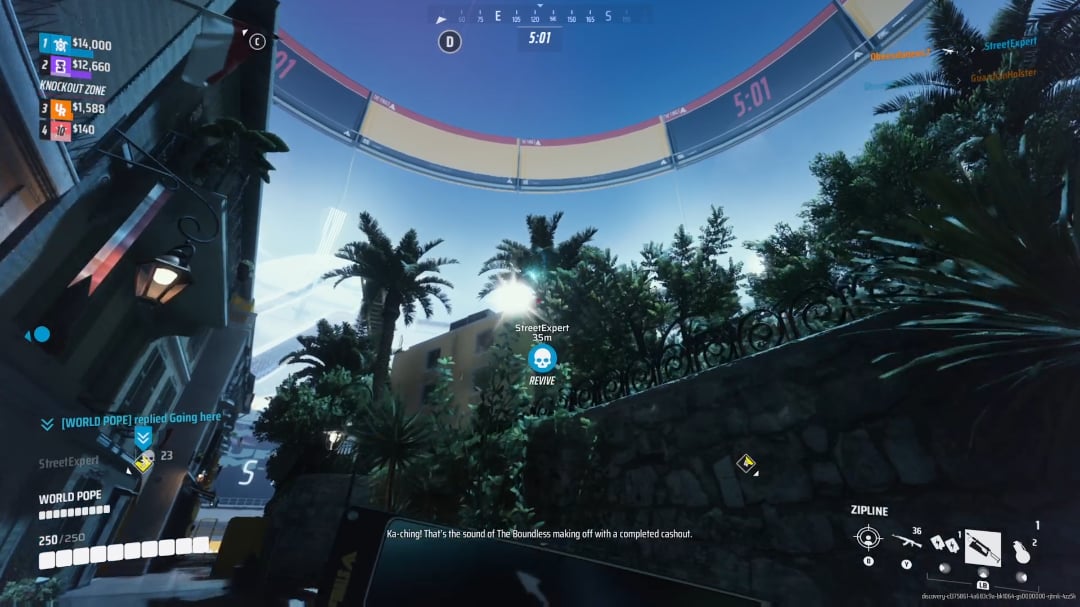Select the highlighted zipline gadget slot
Screen dimensions: 1080x607
(x=982, y=547)
